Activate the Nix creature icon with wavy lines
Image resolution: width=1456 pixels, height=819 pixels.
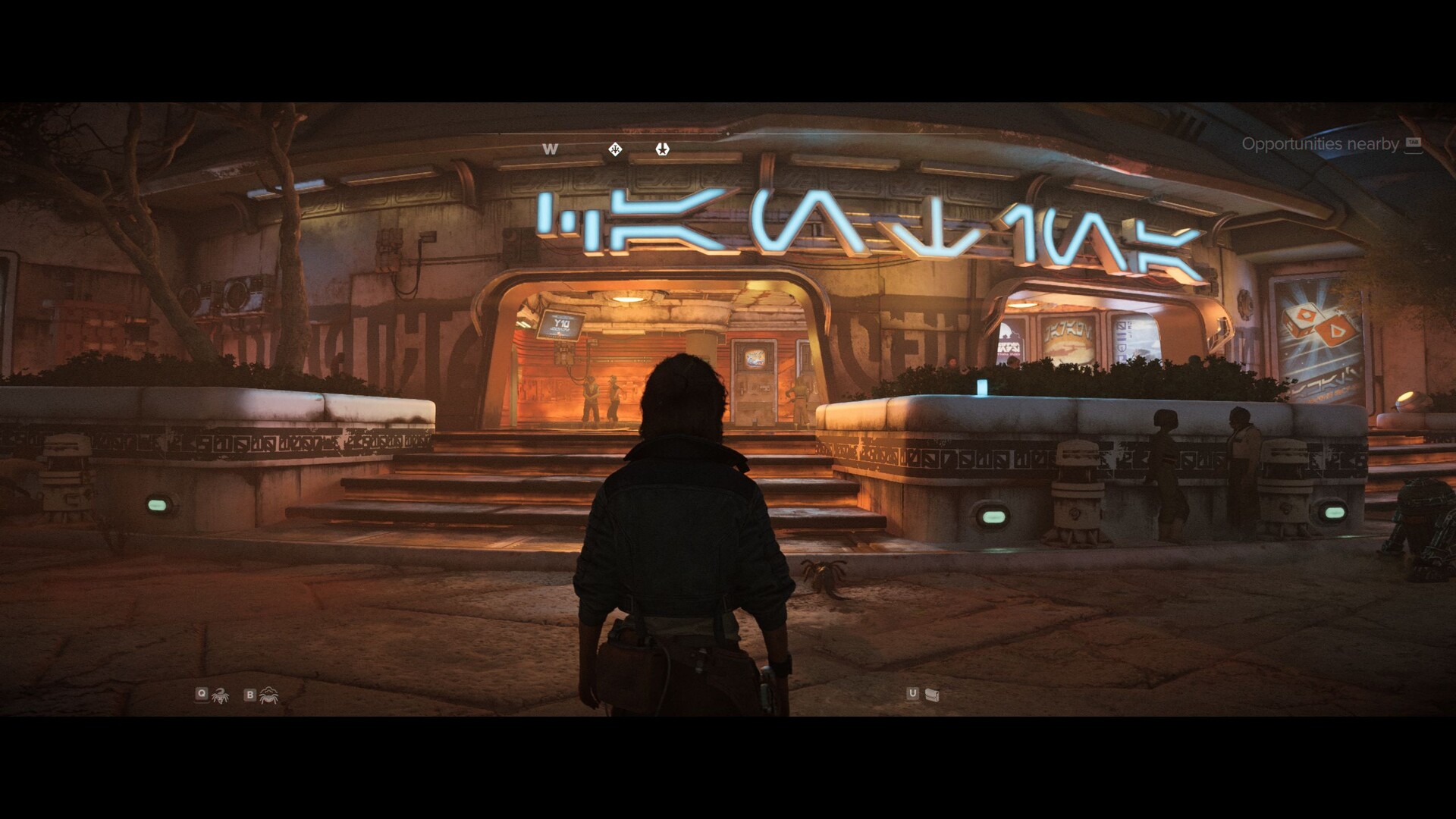[x=268, y=695]
